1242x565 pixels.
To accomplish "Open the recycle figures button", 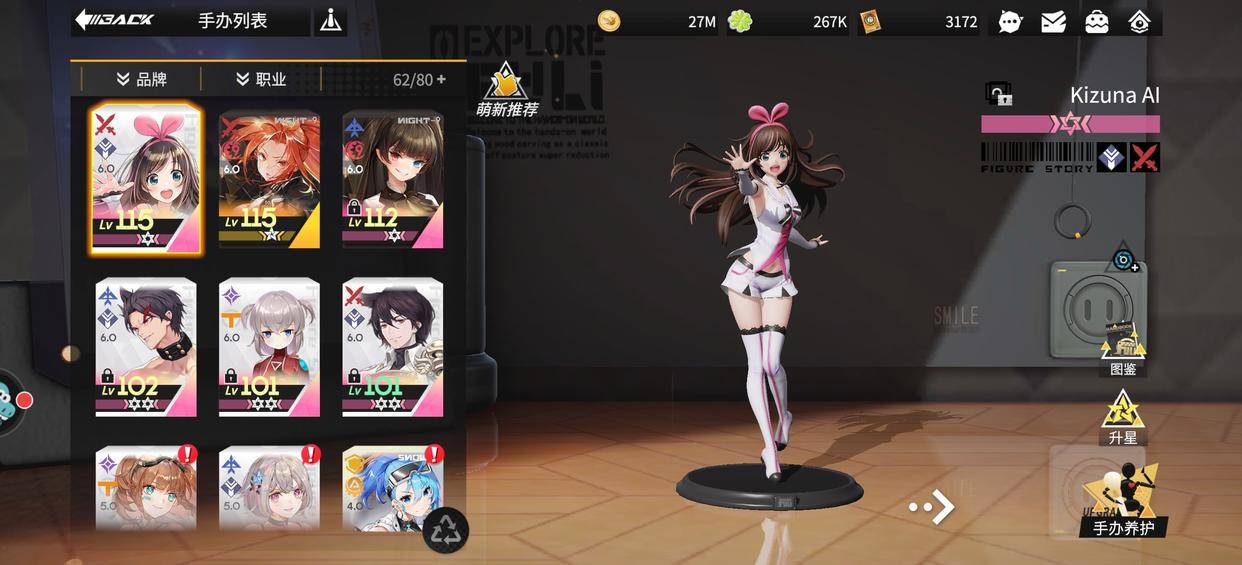I will (446, 529).
